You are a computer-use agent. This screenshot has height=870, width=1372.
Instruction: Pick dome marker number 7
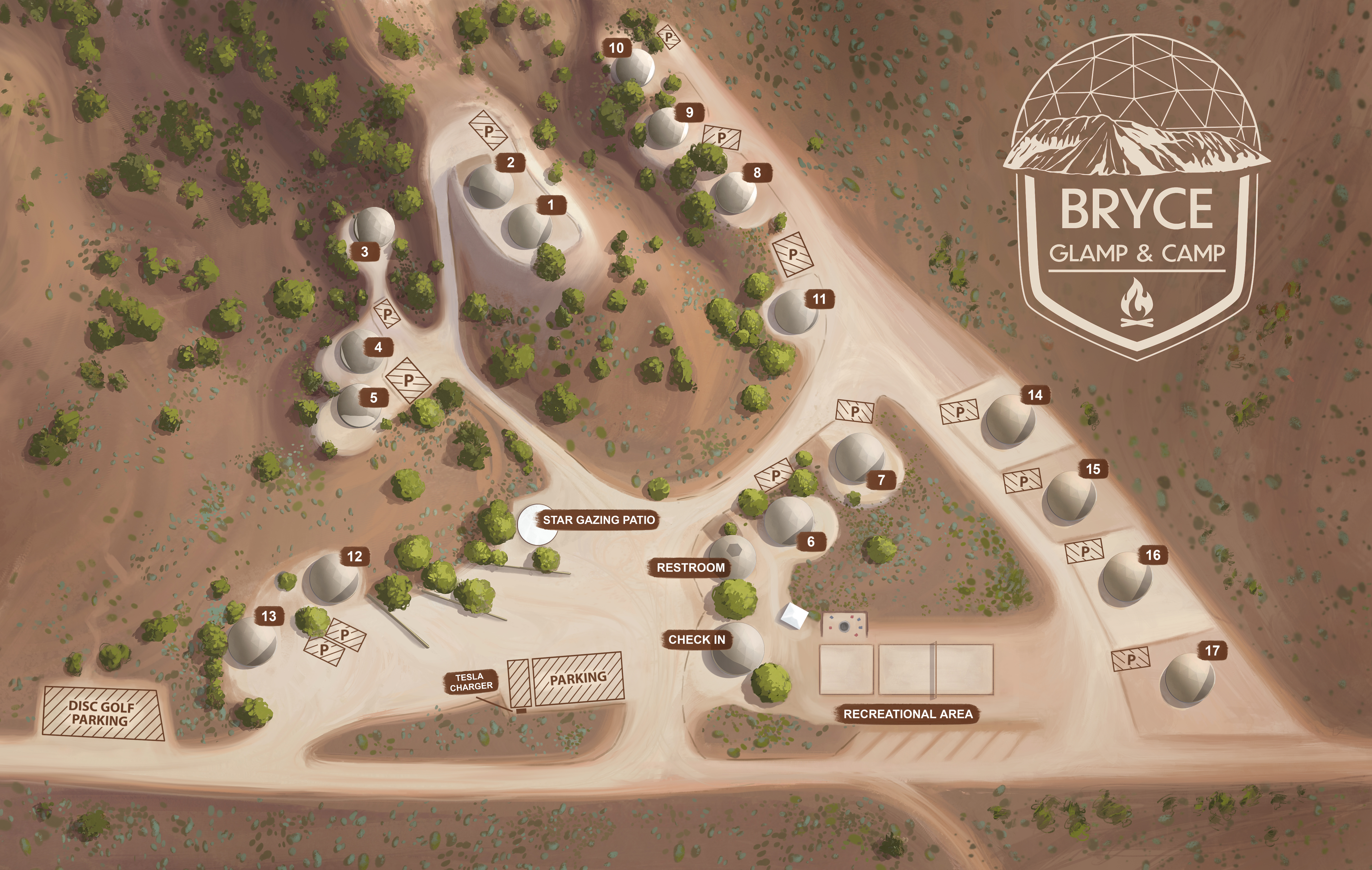[881, 480]
